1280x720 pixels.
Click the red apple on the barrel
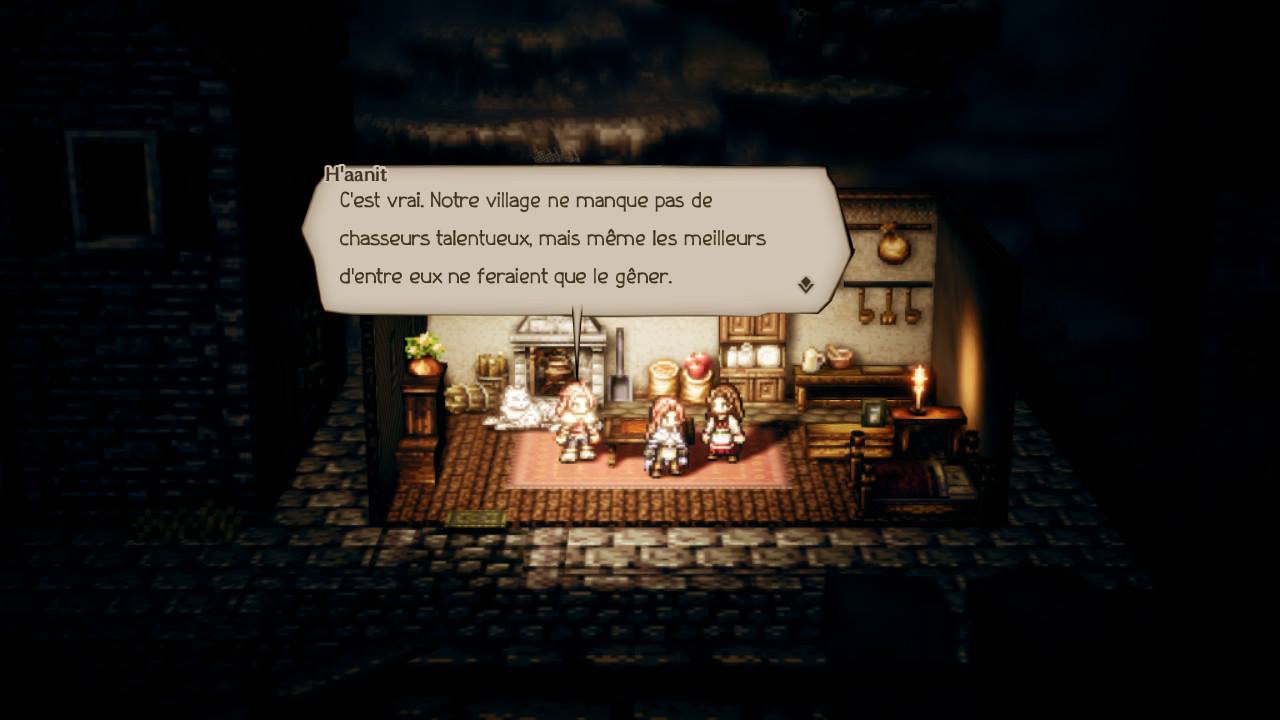pos(699,363)
